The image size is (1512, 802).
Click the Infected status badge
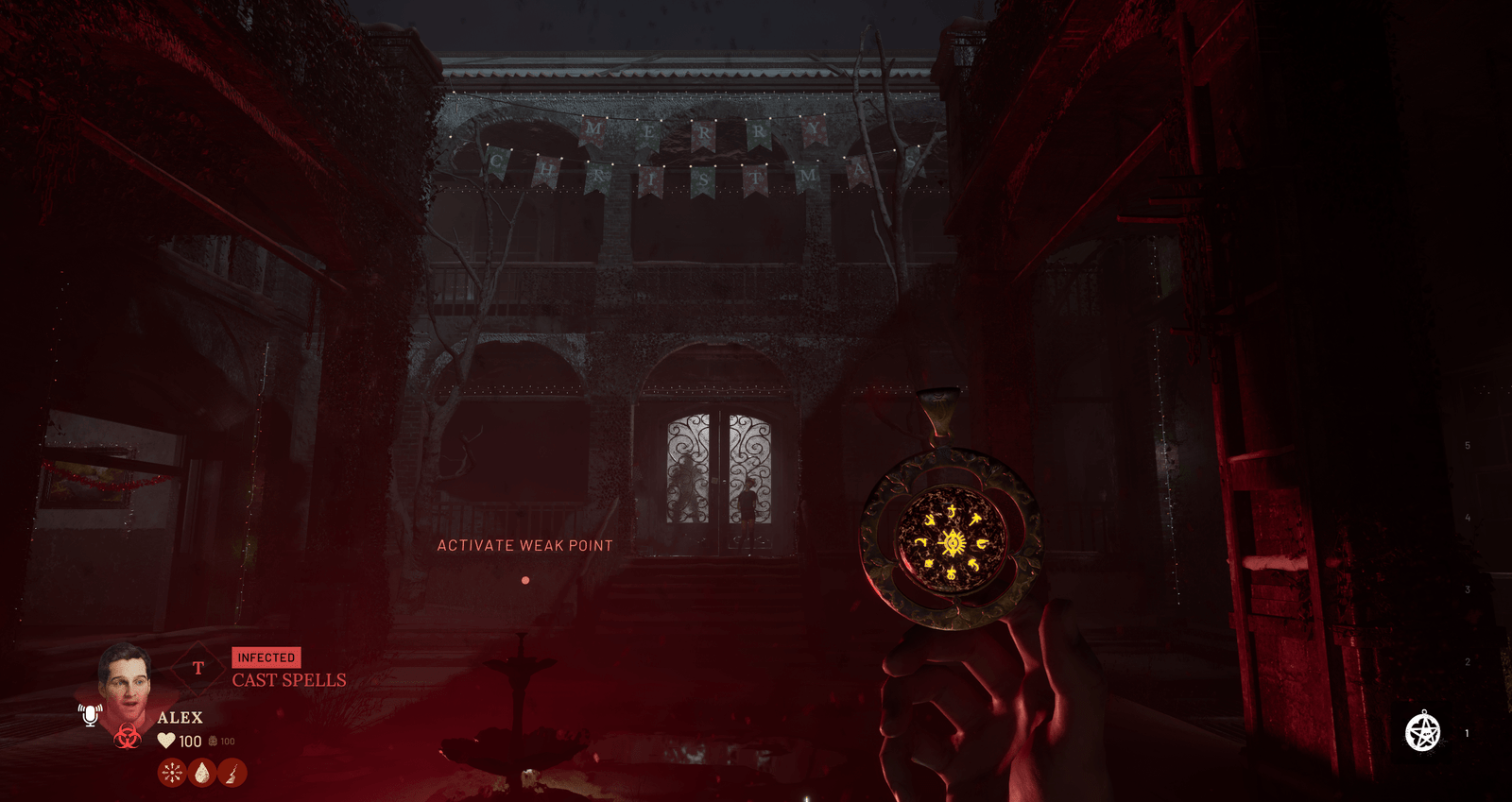click(x=266, y=657)
